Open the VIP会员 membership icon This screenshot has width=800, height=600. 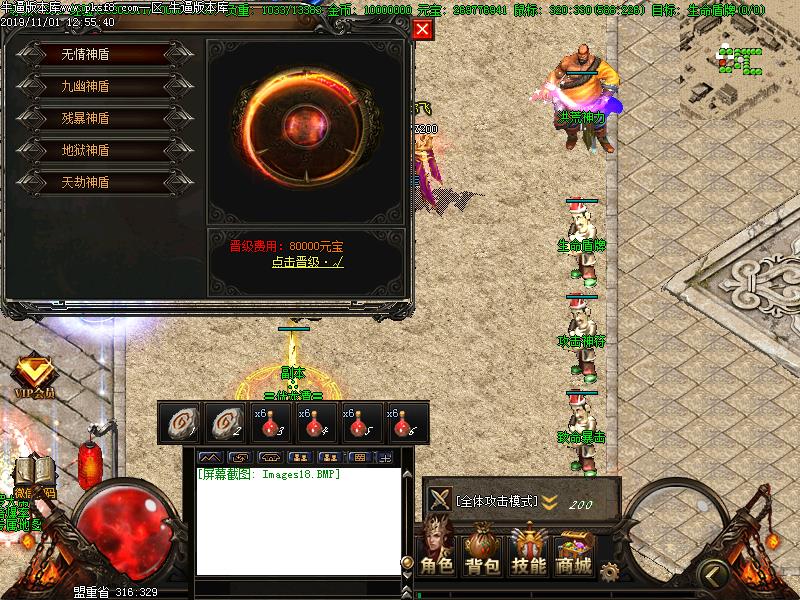click(33, 376)
